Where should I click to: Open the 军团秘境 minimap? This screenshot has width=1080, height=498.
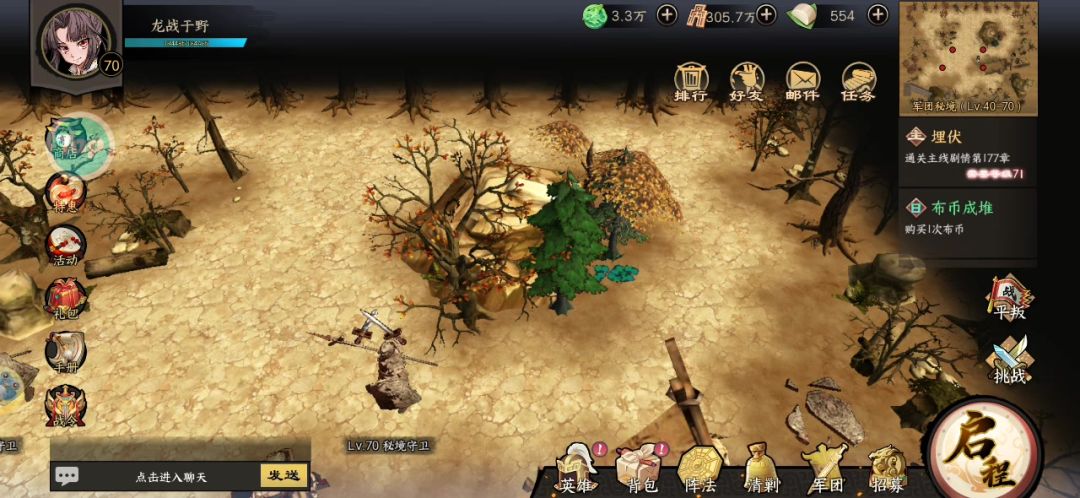point(966,55)
